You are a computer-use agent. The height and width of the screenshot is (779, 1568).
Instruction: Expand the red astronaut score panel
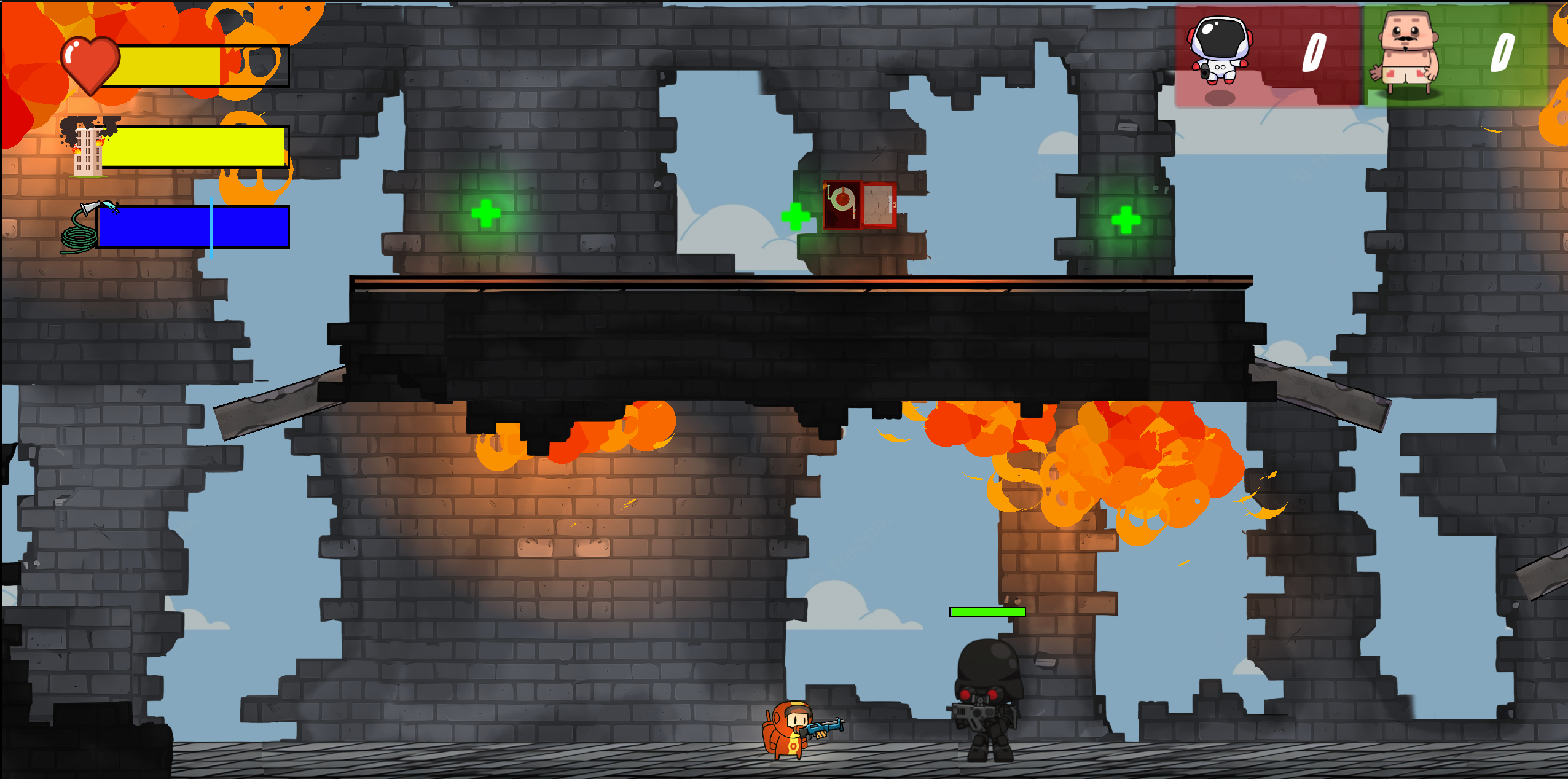(1268, 55)
